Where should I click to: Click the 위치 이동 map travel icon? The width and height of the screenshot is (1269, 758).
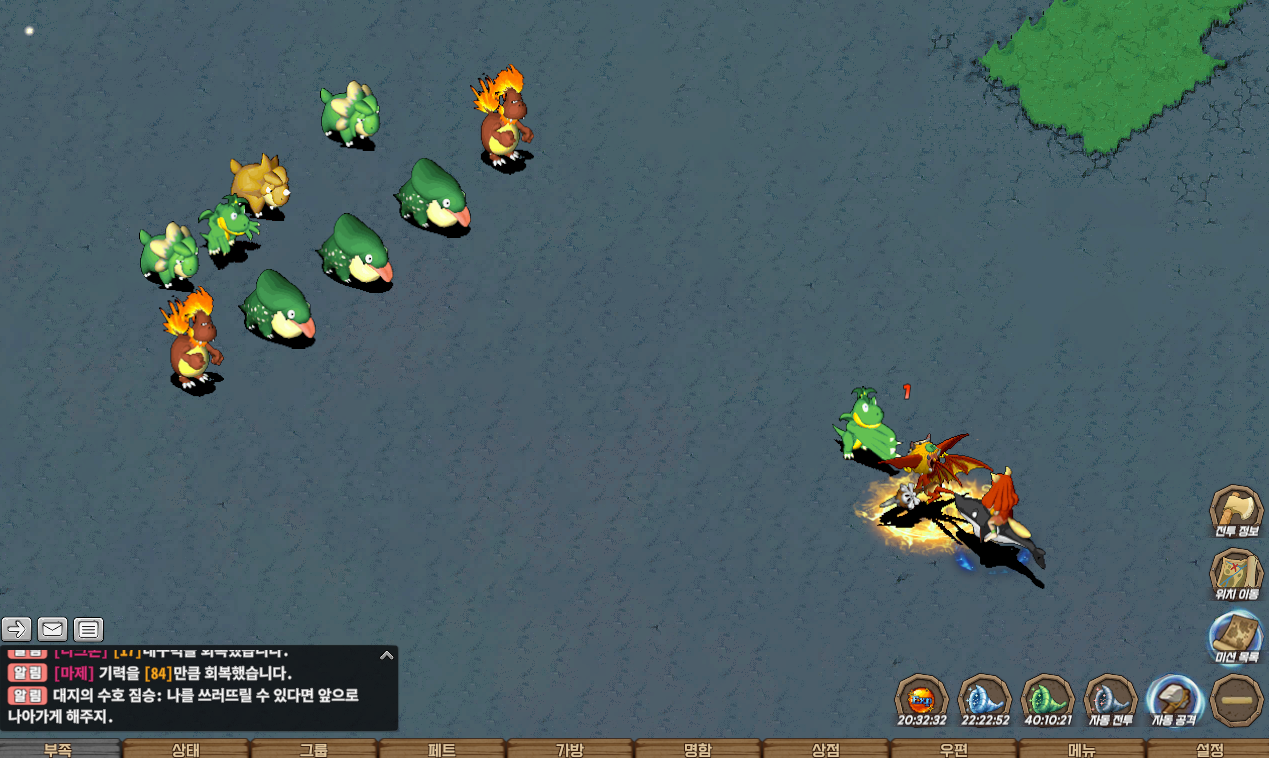point(1237,574)
